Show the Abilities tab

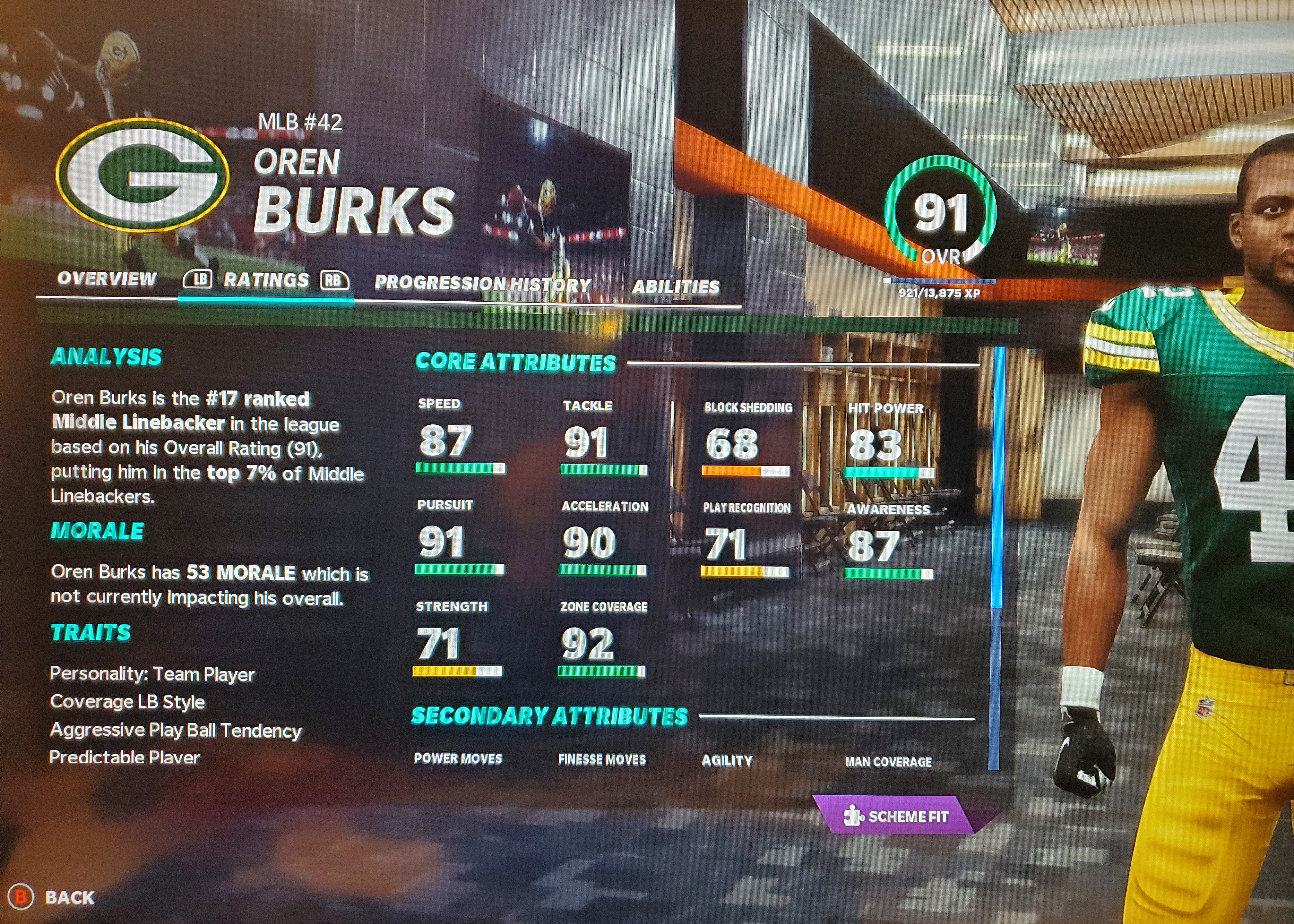coord(676,287)
